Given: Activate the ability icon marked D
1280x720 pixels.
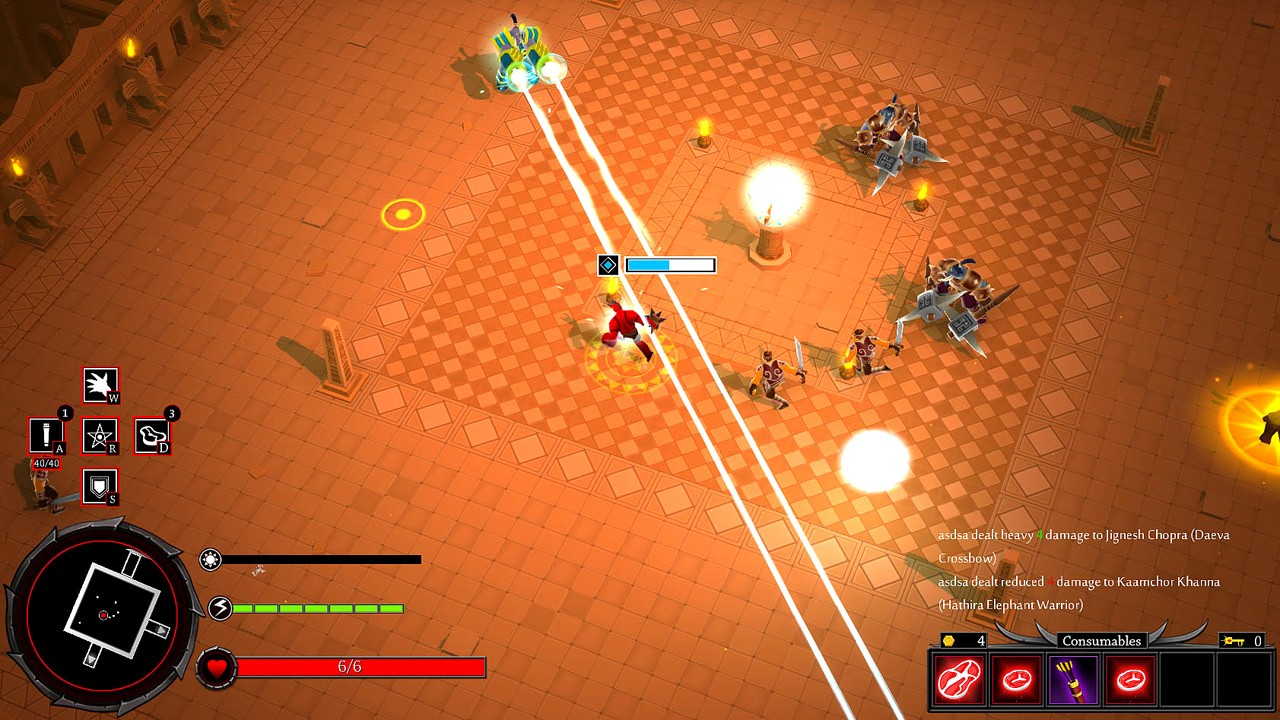Looking at the screenshot, I should (x=152, y=436).
